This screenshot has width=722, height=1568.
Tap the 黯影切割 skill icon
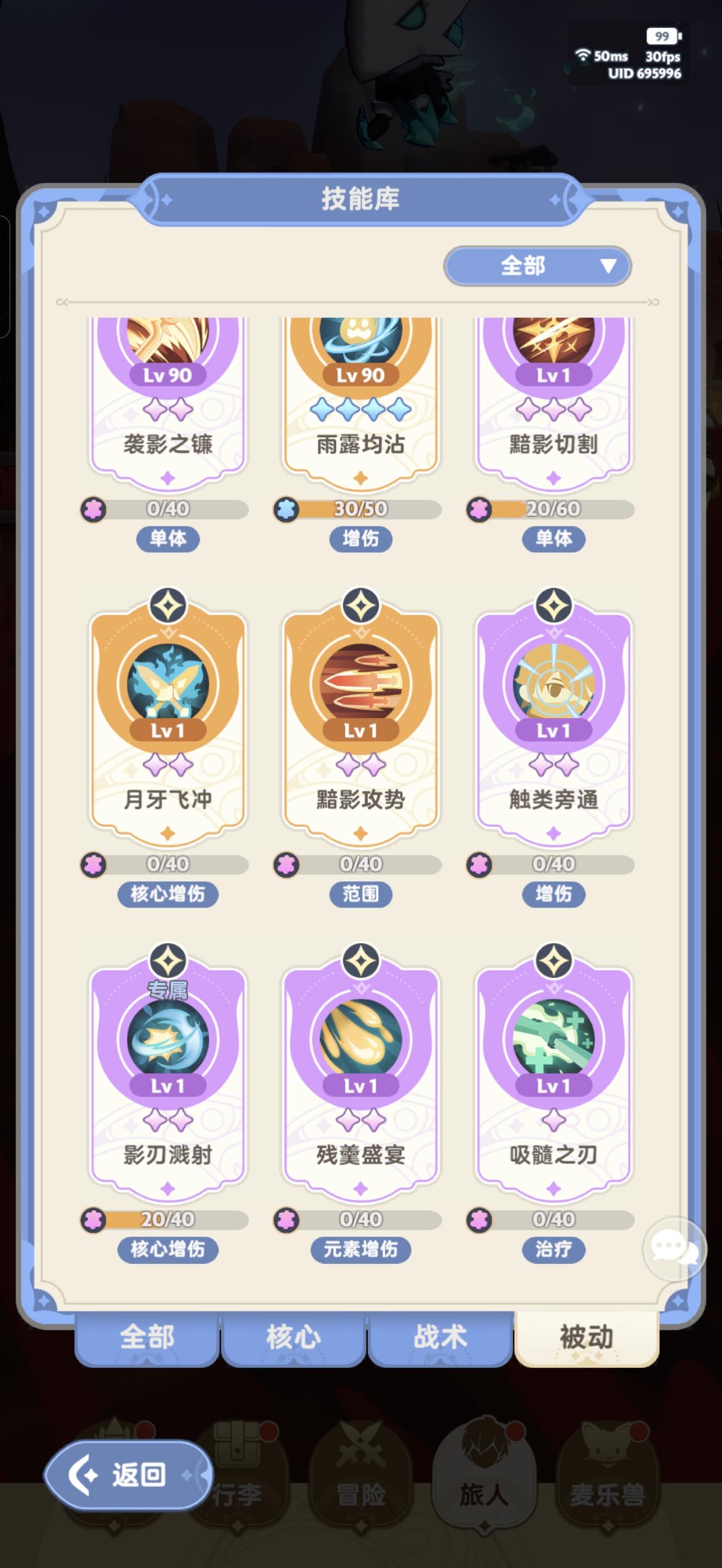pyautogui.click(x=553, y=341)
